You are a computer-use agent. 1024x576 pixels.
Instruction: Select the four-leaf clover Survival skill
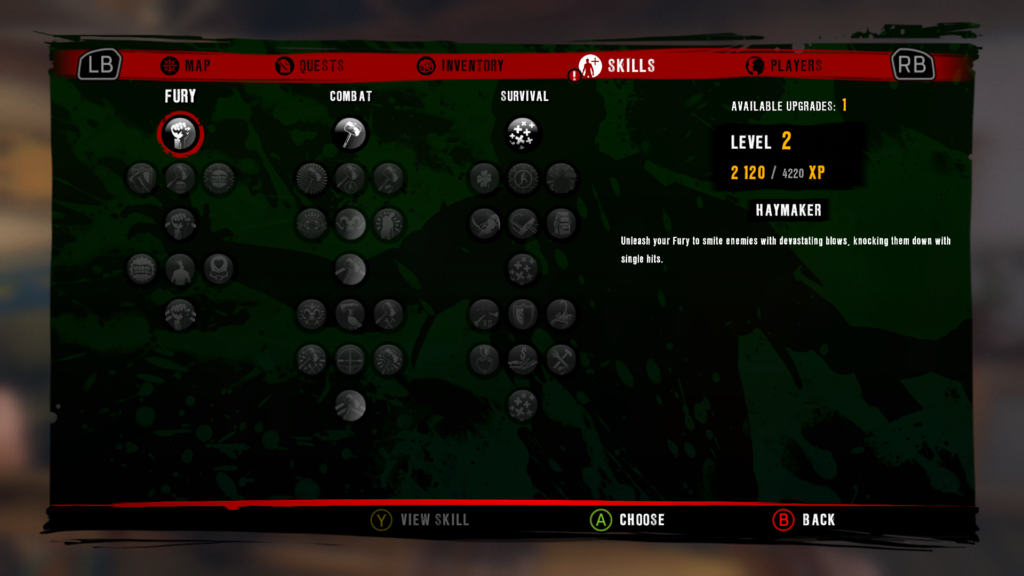484,178
